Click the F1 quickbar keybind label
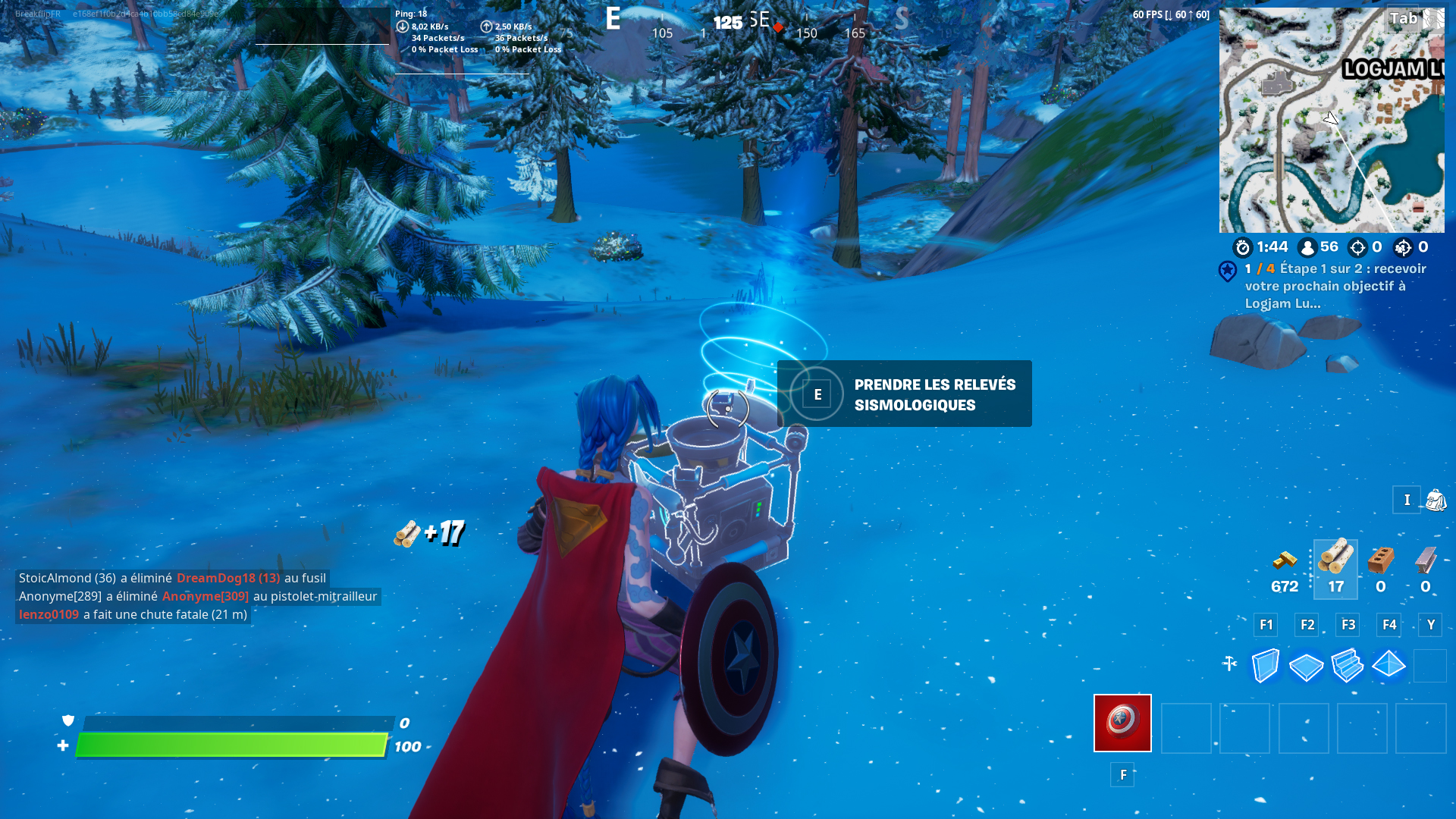The image size is (1456, 819). 1265,624
